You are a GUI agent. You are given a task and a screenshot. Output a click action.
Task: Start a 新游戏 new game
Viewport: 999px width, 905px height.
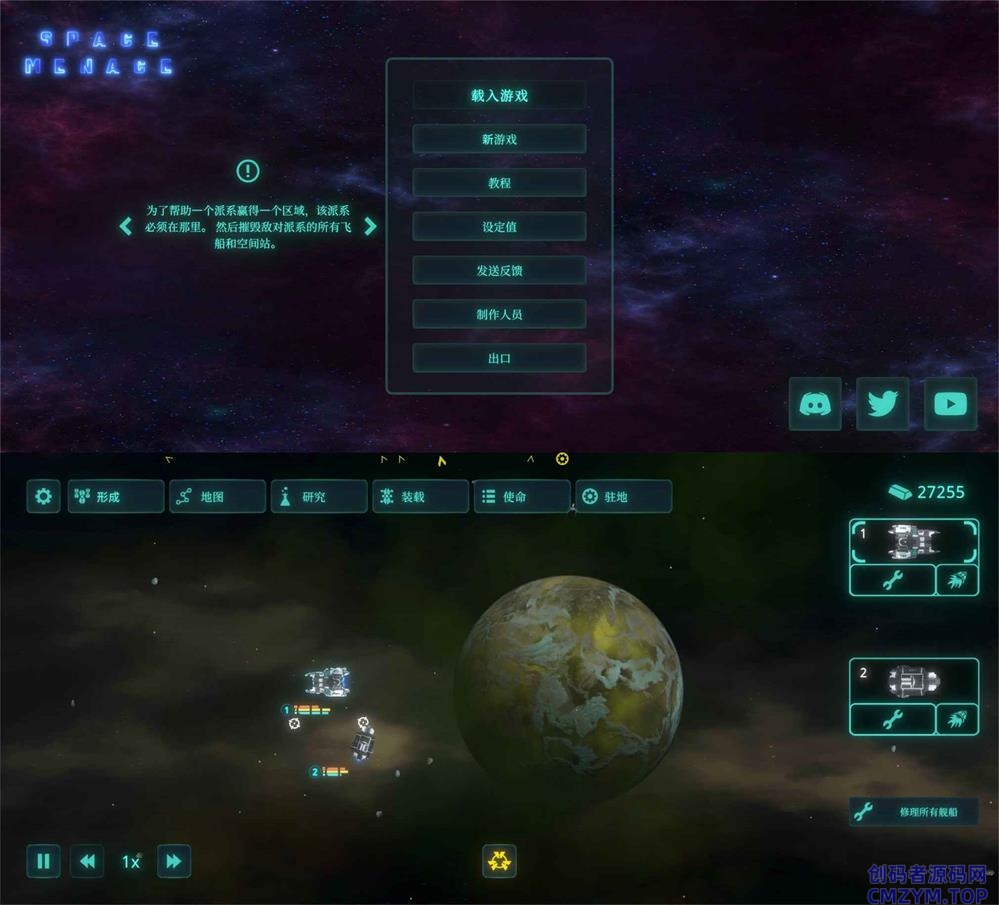tap(499, 140)
